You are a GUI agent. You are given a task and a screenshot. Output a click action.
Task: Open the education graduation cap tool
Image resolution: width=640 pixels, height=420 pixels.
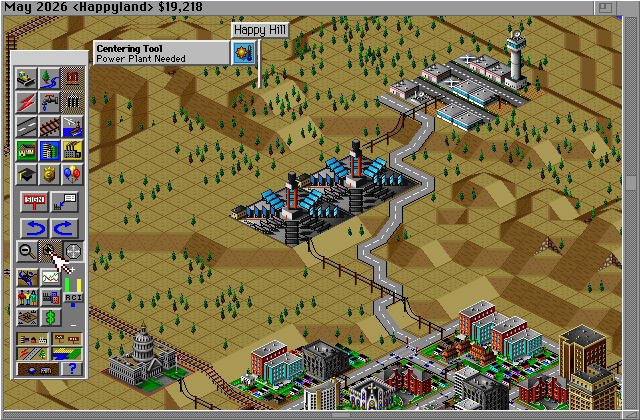click(x=27, y=175)
